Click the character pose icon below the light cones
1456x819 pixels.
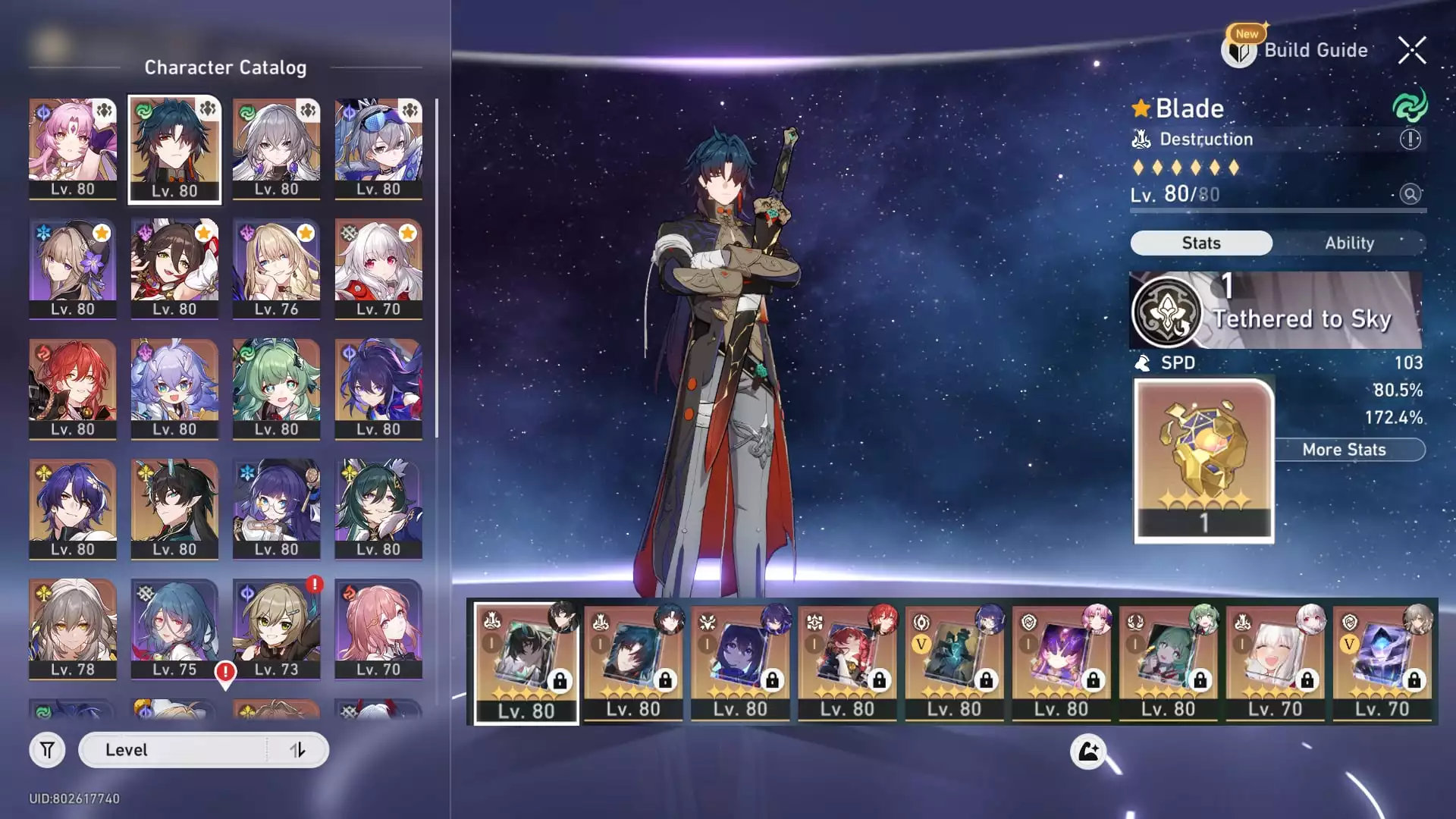pyautogui.click(x=1088, y=752)
